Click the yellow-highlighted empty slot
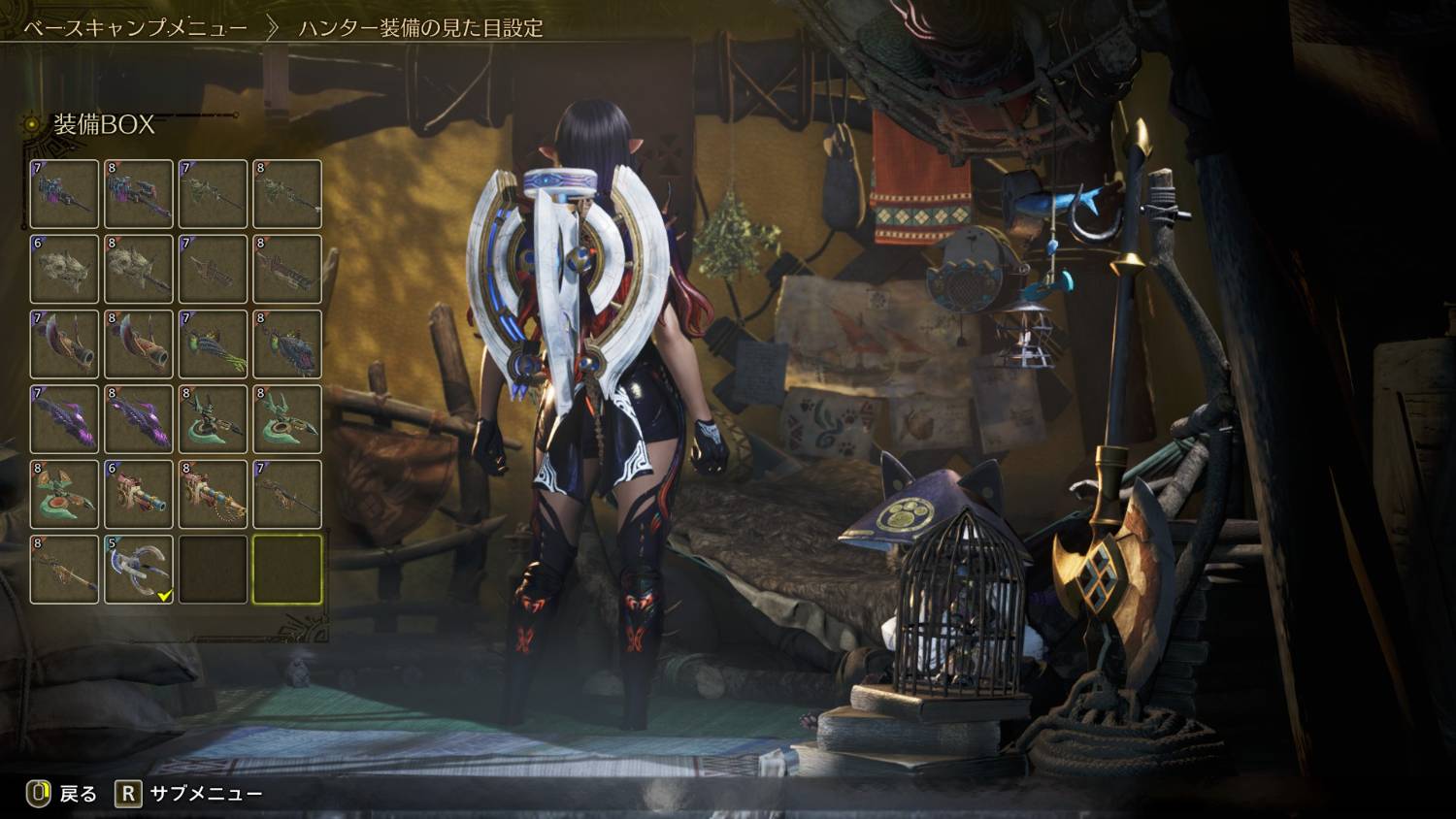1456x819 pixels. click(x=287, y=570)
